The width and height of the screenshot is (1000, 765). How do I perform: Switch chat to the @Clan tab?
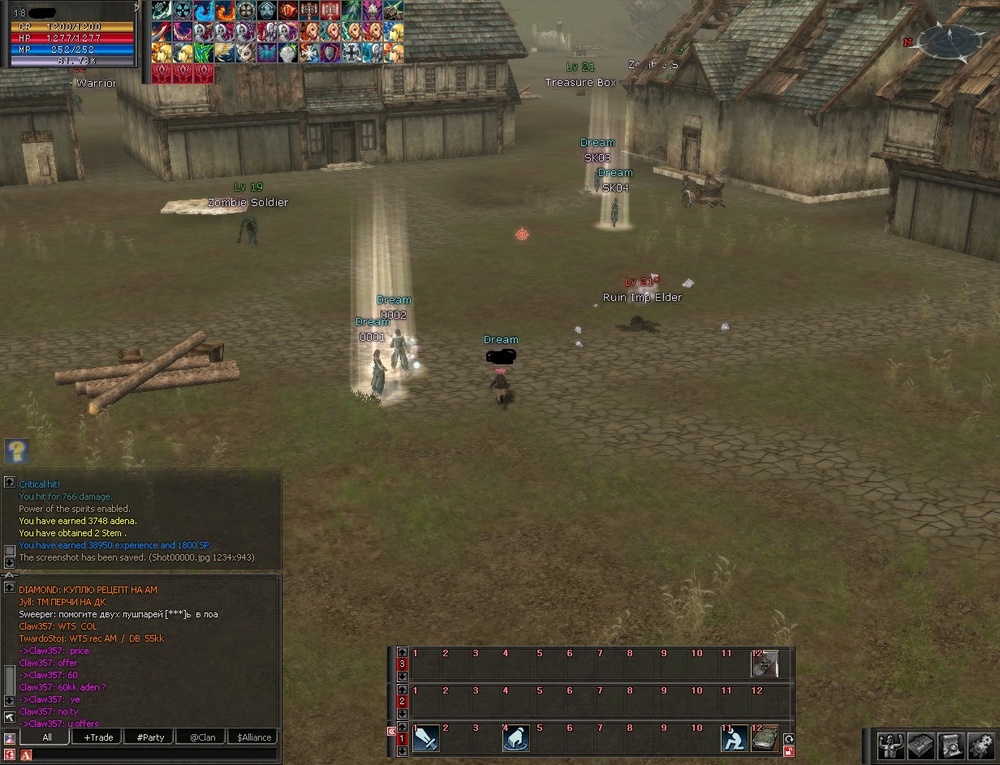coord(202,737)
